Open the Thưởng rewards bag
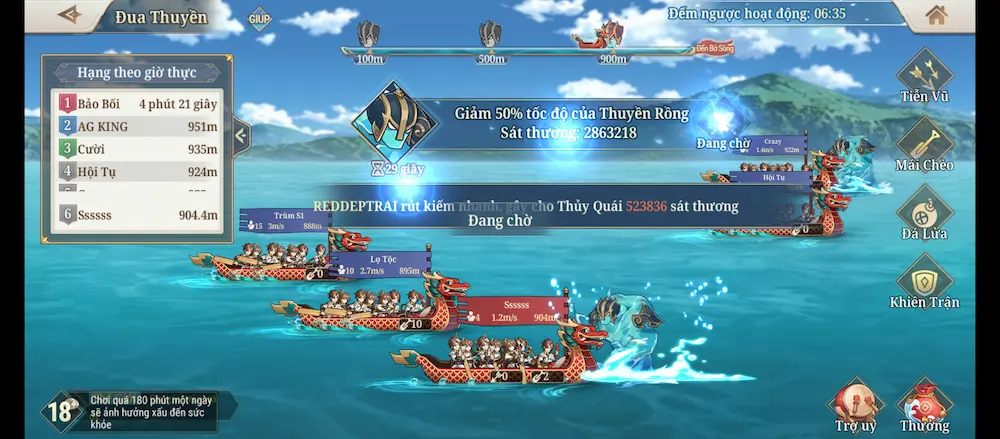 pos(923,404)
